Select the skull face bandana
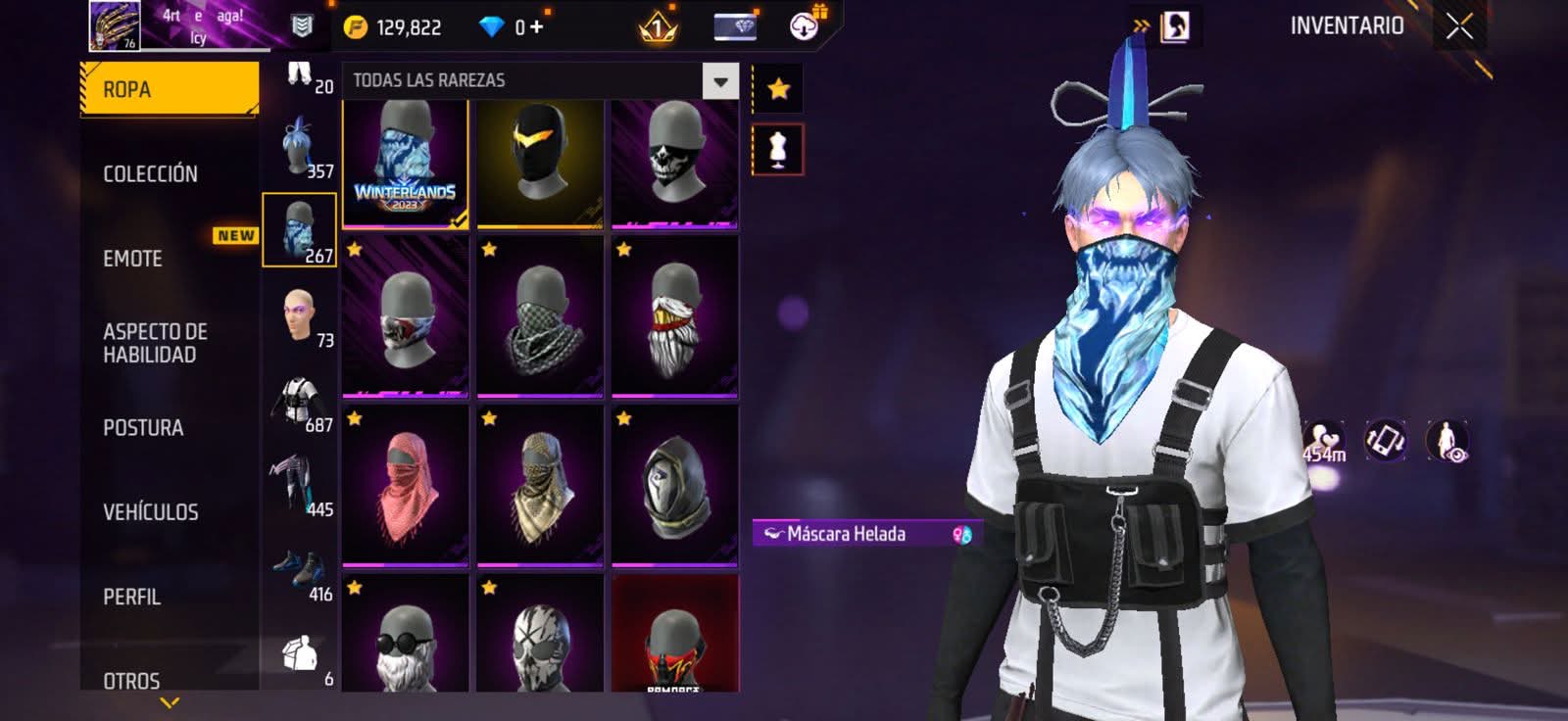Viewport: 1568px width, 721px height. [674, 164]
